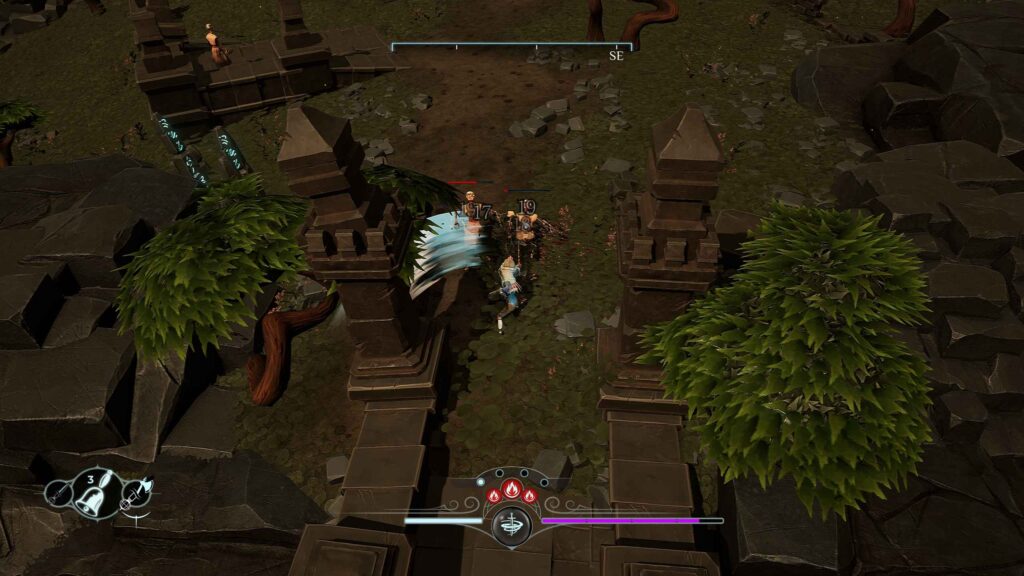
Task: Click the large center flame icon
Action: click(511, 490)
